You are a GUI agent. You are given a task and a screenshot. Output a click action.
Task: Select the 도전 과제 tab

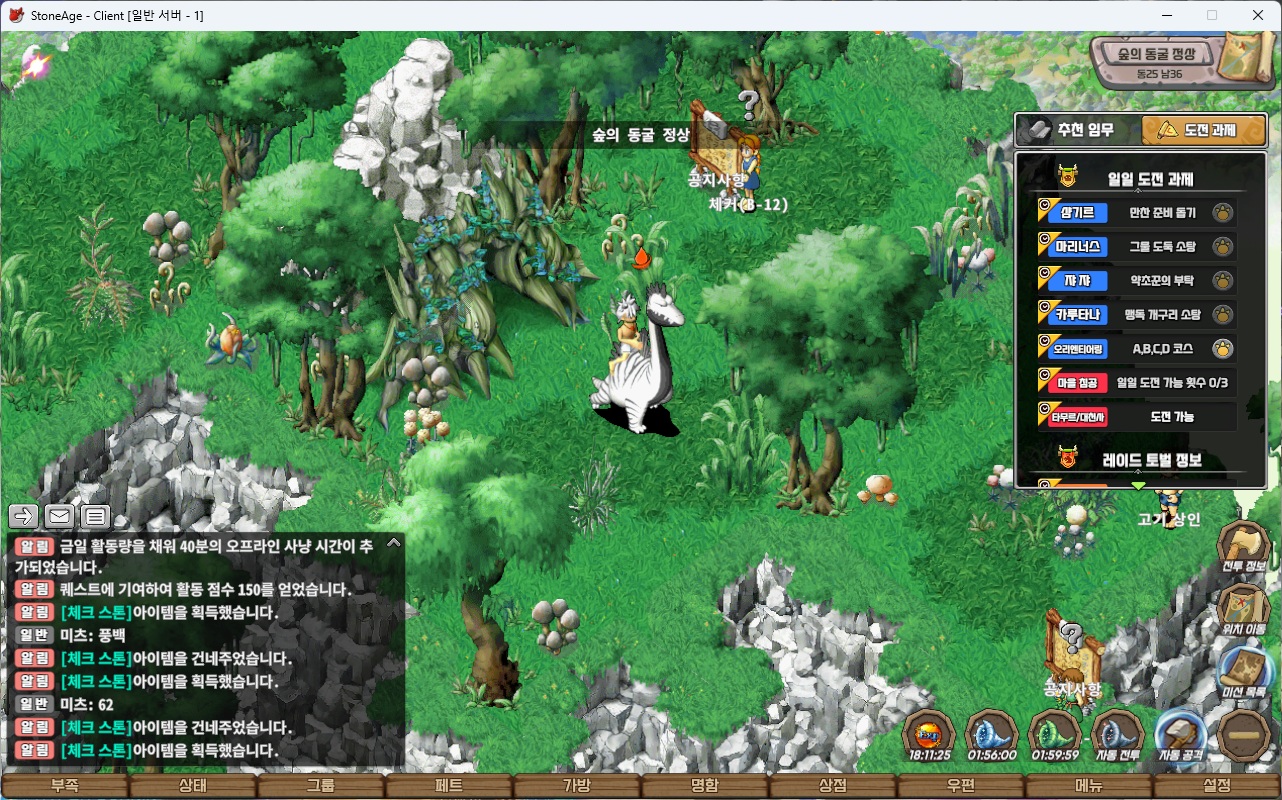pyautogui.click(x=1203, y=130)
